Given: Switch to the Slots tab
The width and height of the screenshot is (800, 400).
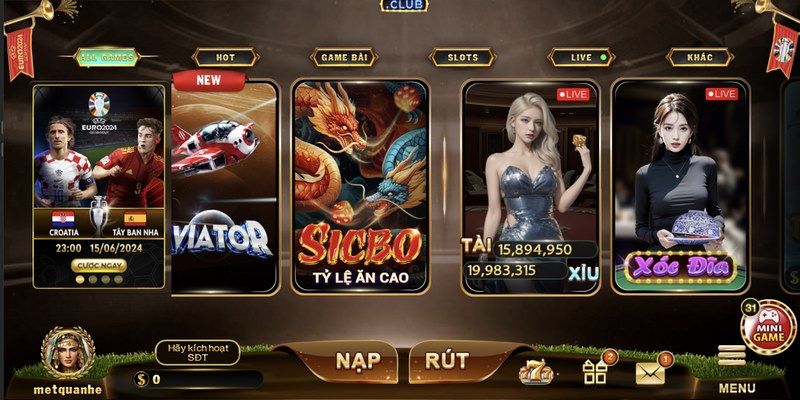Looking at the screenshot, I should (462, 58).
